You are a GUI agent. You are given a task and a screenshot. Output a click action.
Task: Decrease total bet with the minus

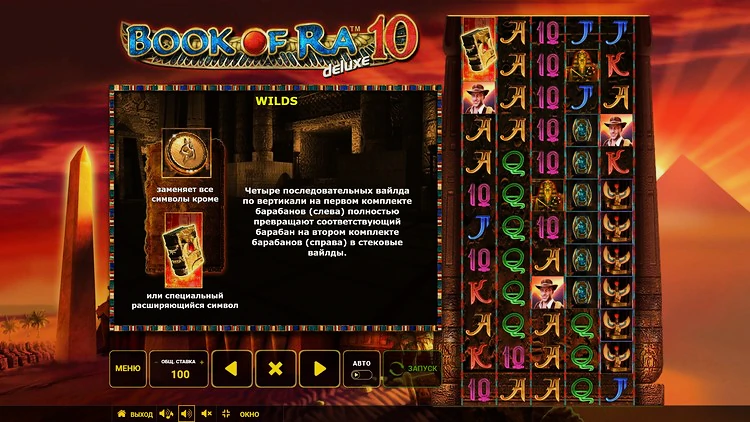[x=156, y=360]
